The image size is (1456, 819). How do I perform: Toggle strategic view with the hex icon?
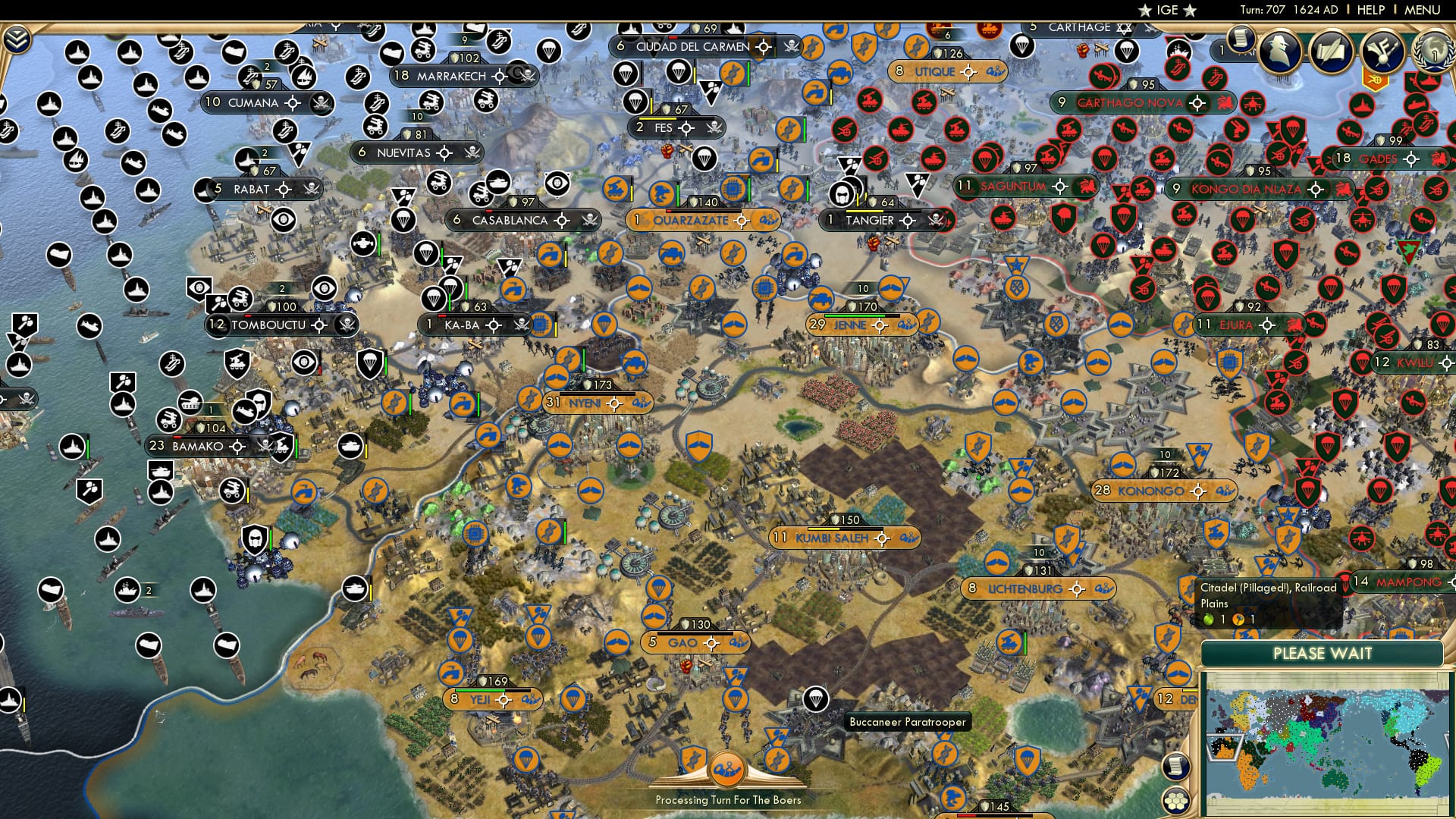pos(1176,802)
